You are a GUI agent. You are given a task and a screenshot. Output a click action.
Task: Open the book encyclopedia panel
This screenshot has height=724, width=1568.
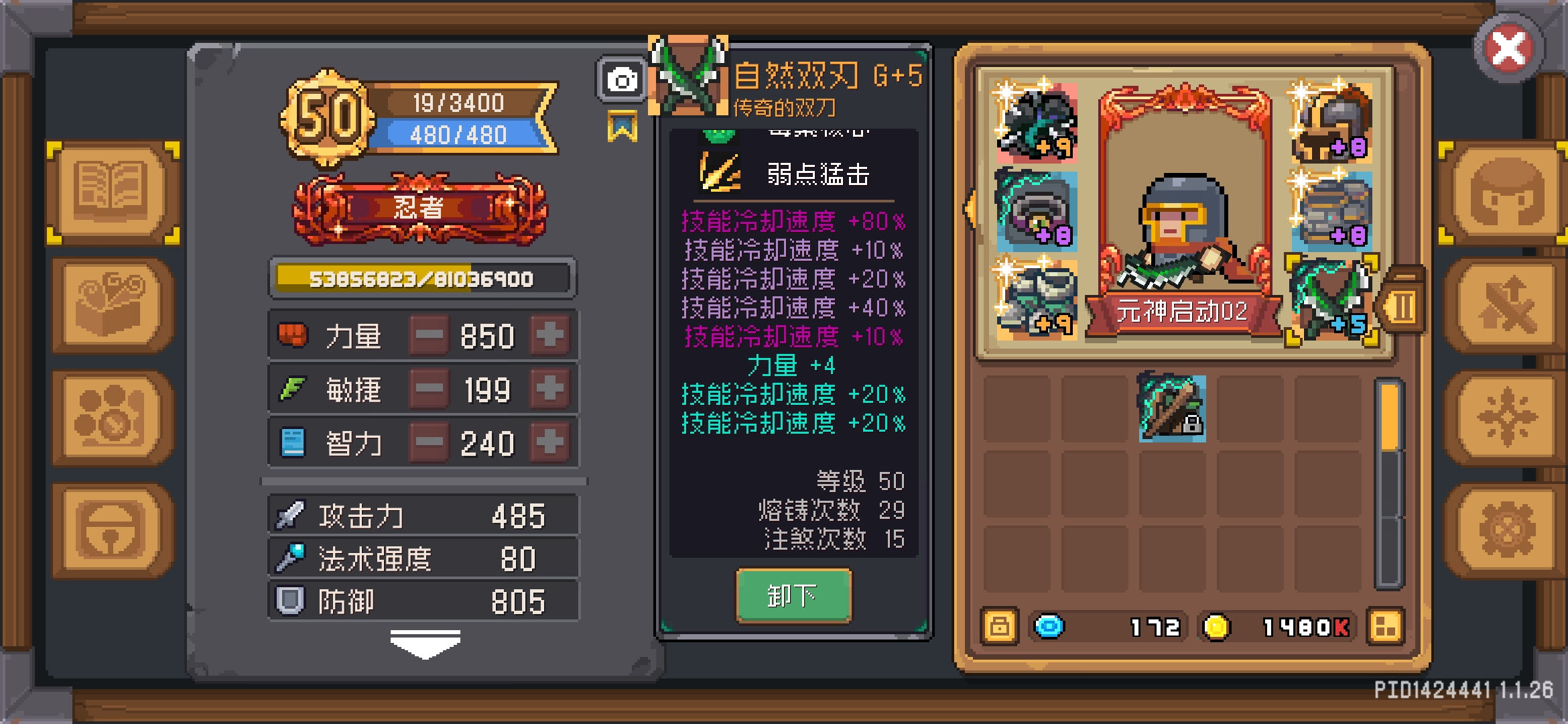click(111, 194)
